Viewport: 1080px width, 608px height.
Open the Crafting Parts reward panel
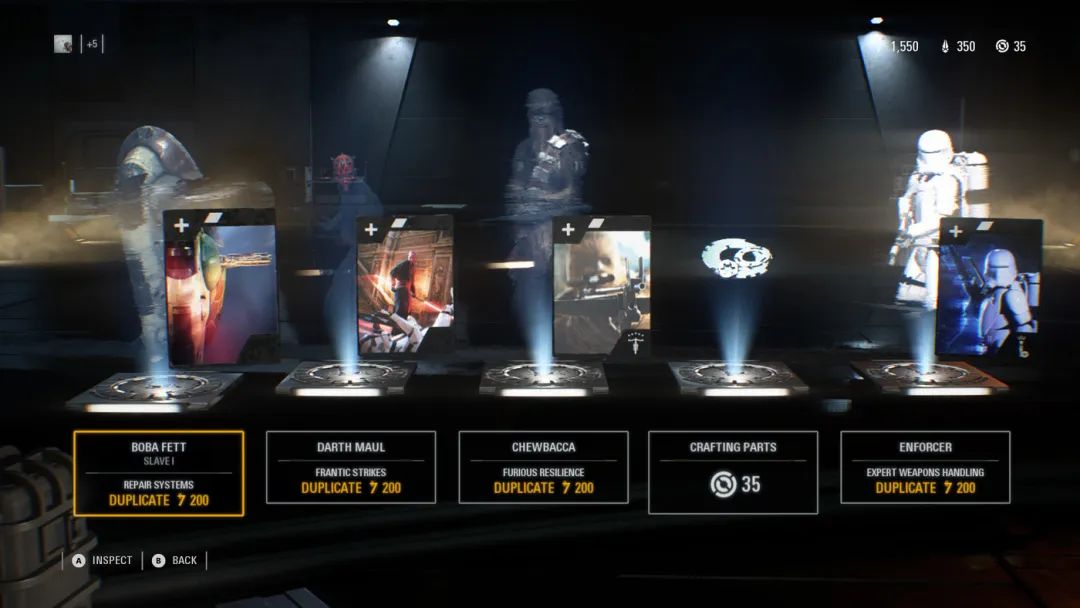click(x=733, y=472)
